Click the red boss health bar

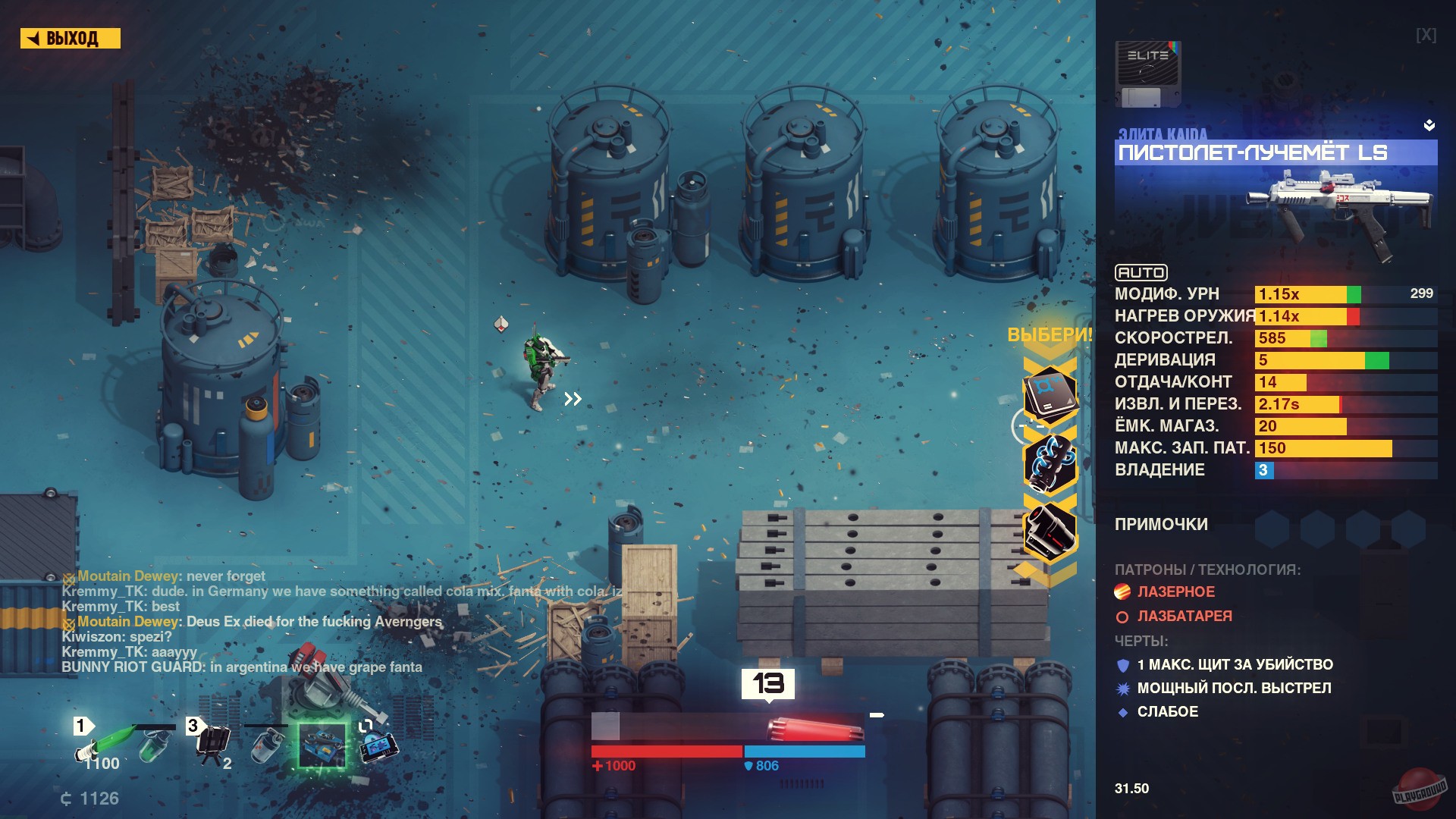[x=667, y=751]
